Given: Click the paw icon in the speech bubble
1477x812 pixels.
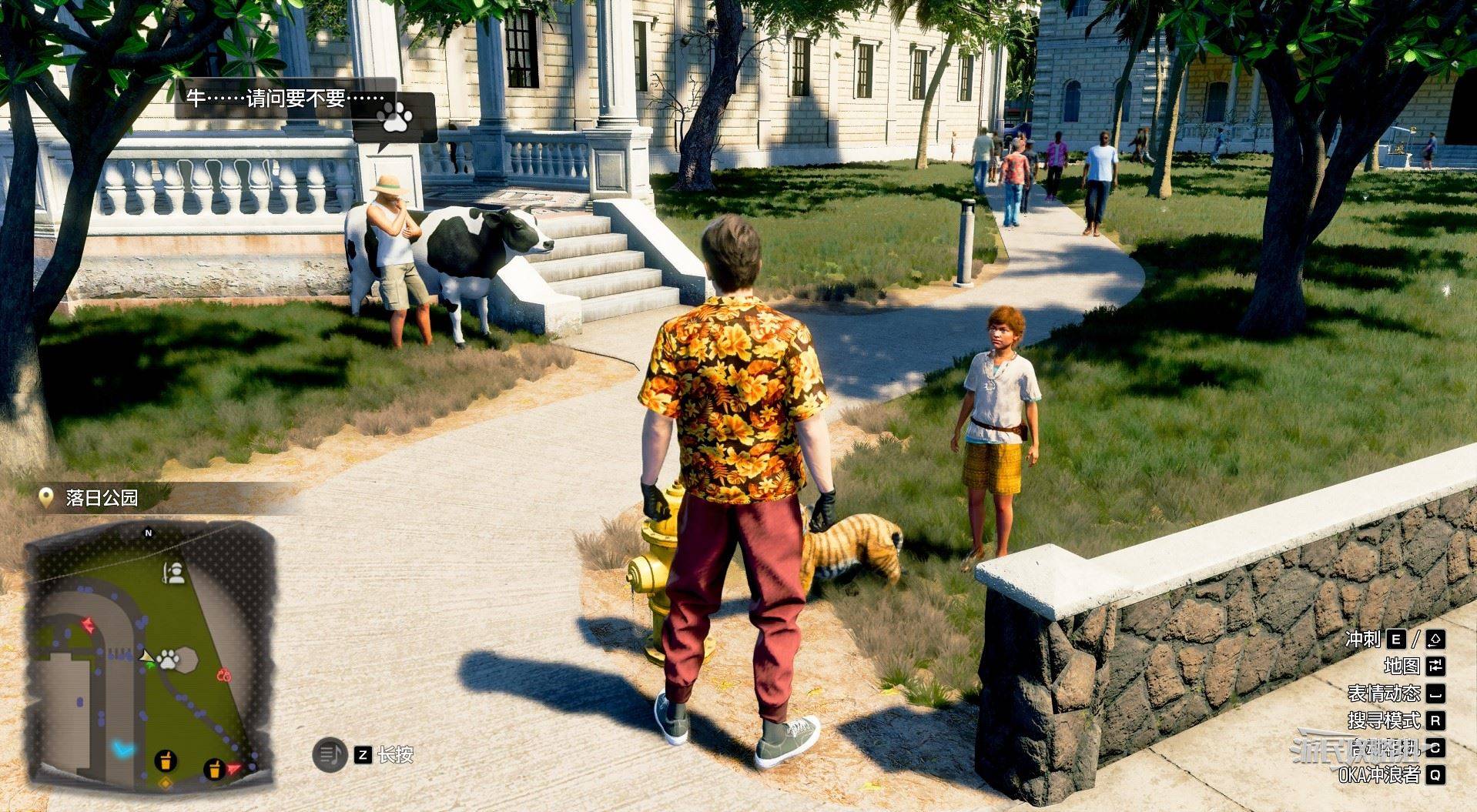Looking at the screenshot, I should point(394,117).
